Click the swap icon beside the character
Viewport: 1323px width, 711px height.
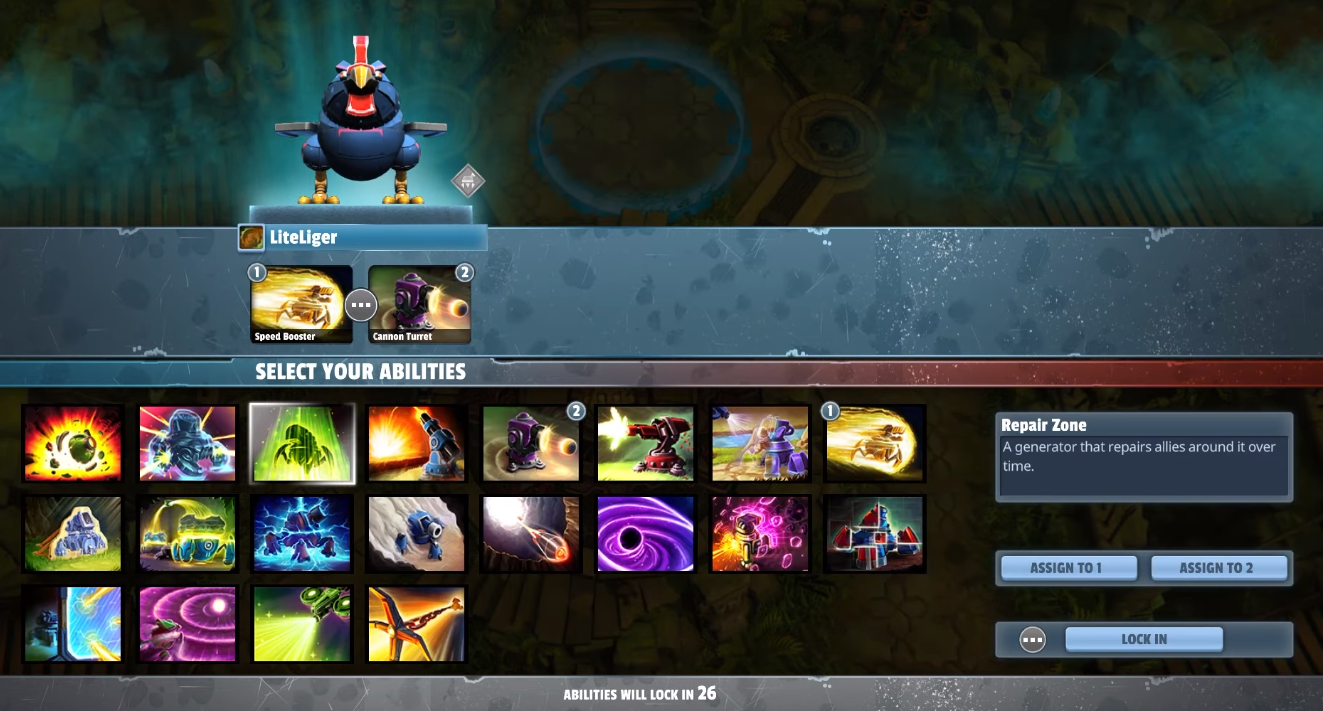pos(468,181)
